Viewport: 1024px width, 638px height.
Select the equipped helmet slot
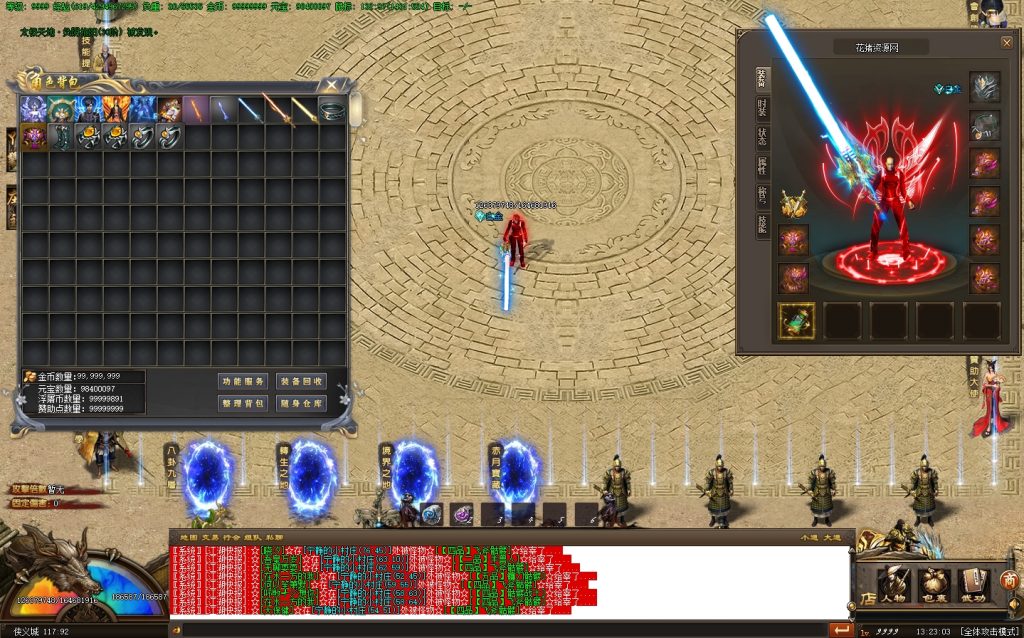pyautogui.click(x=984, y=87)
